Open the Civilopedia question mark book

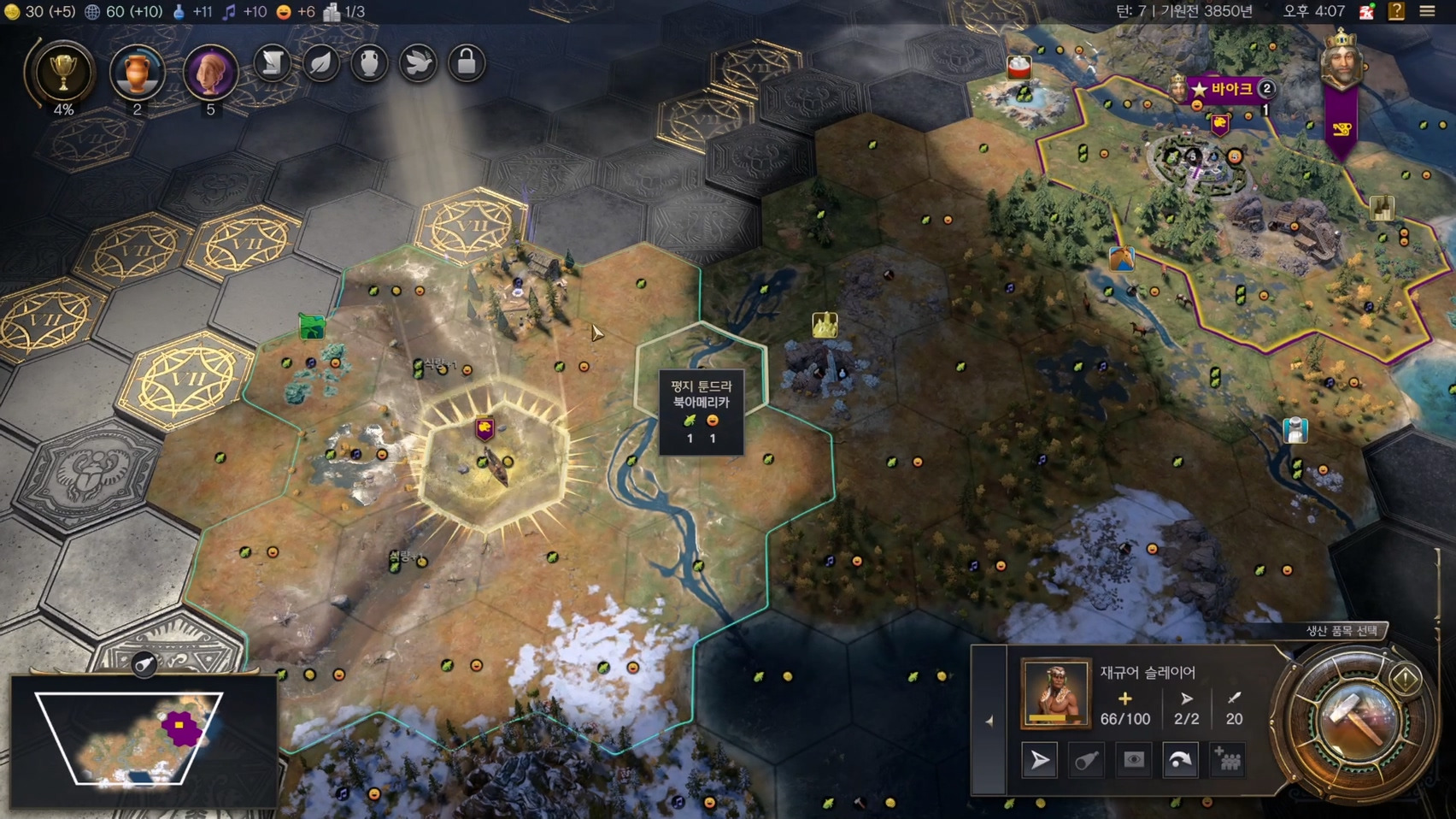pos(1396,12)
